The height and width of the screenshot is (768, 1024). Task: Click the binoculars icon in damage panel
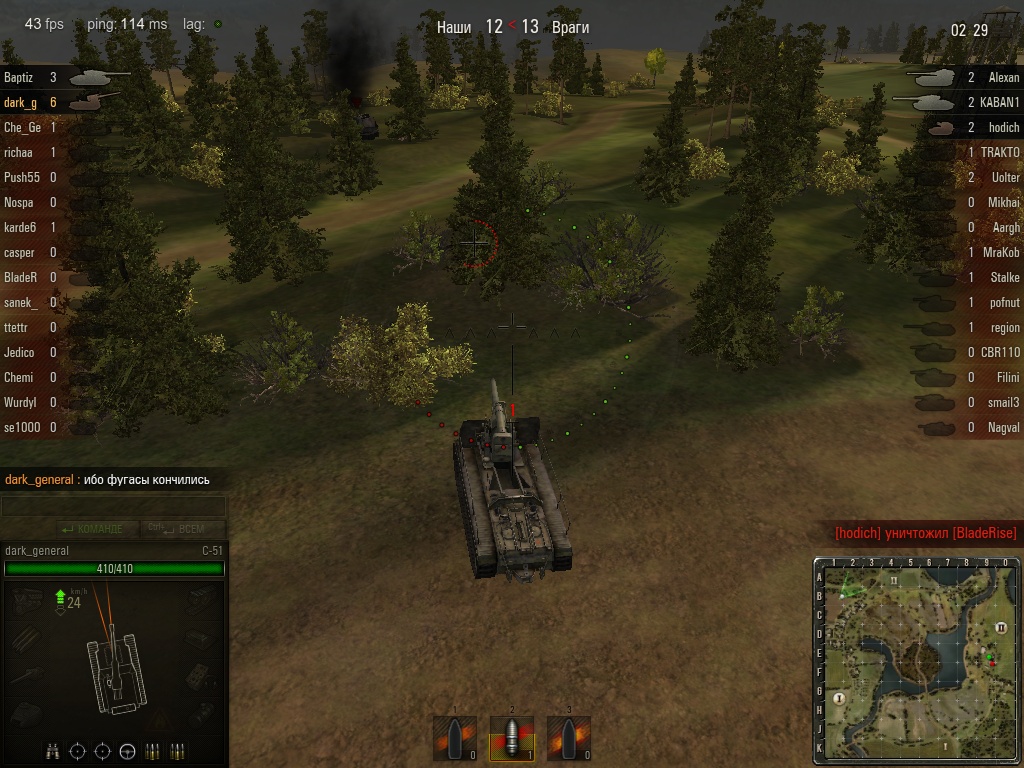click(x=52, y=750)
